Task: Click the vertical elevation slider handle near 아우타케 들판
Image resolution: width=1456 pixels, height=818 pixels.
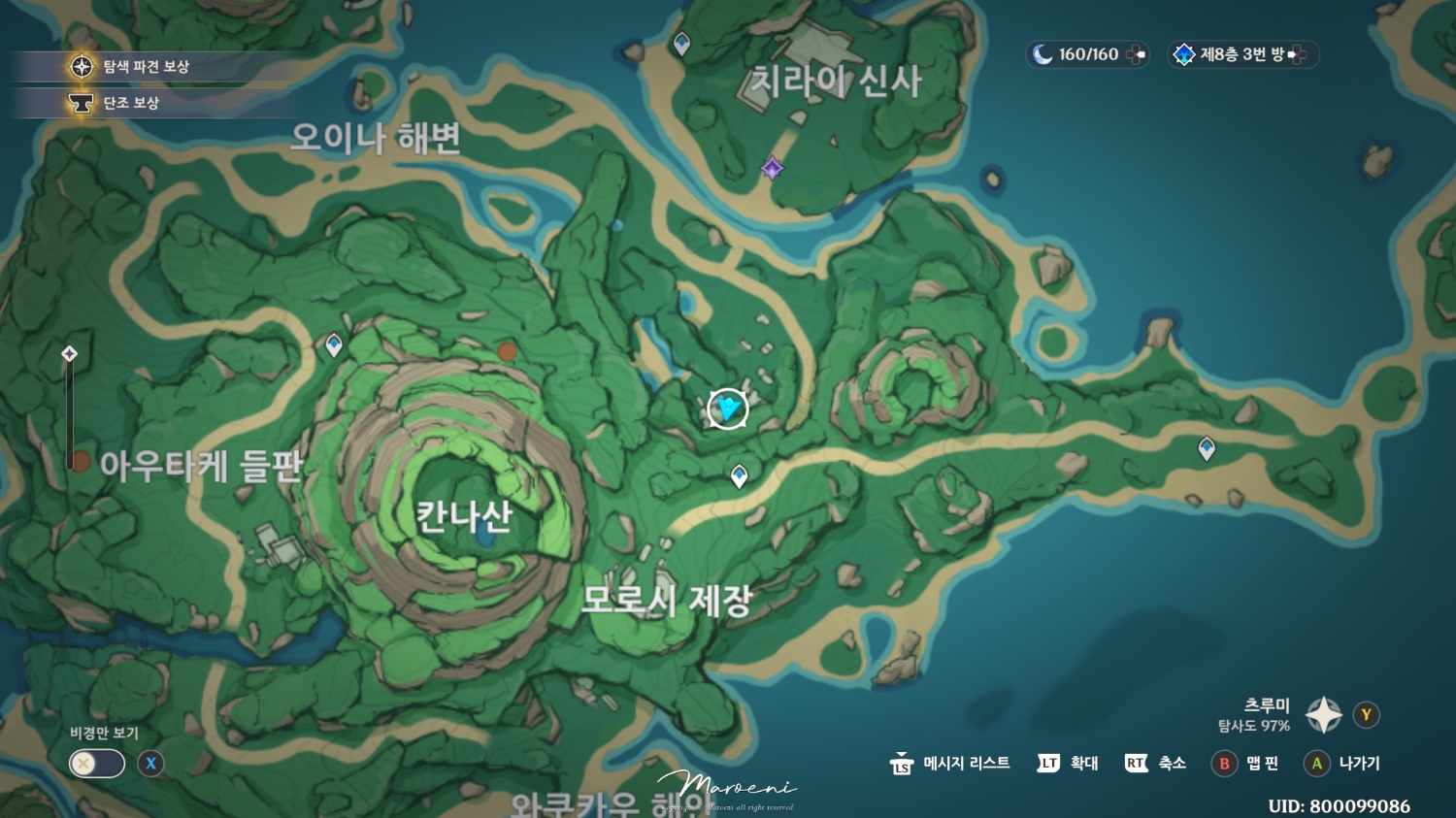Action: 68,353
